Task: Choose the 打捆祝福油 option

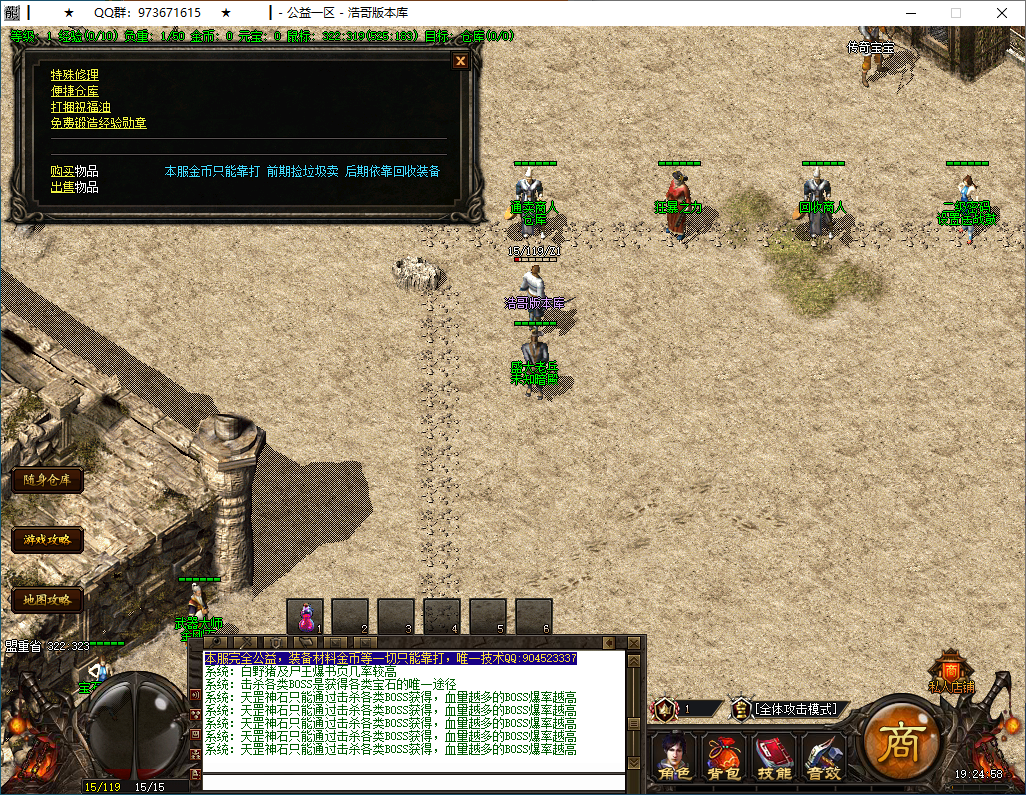Action: (81, 107)
